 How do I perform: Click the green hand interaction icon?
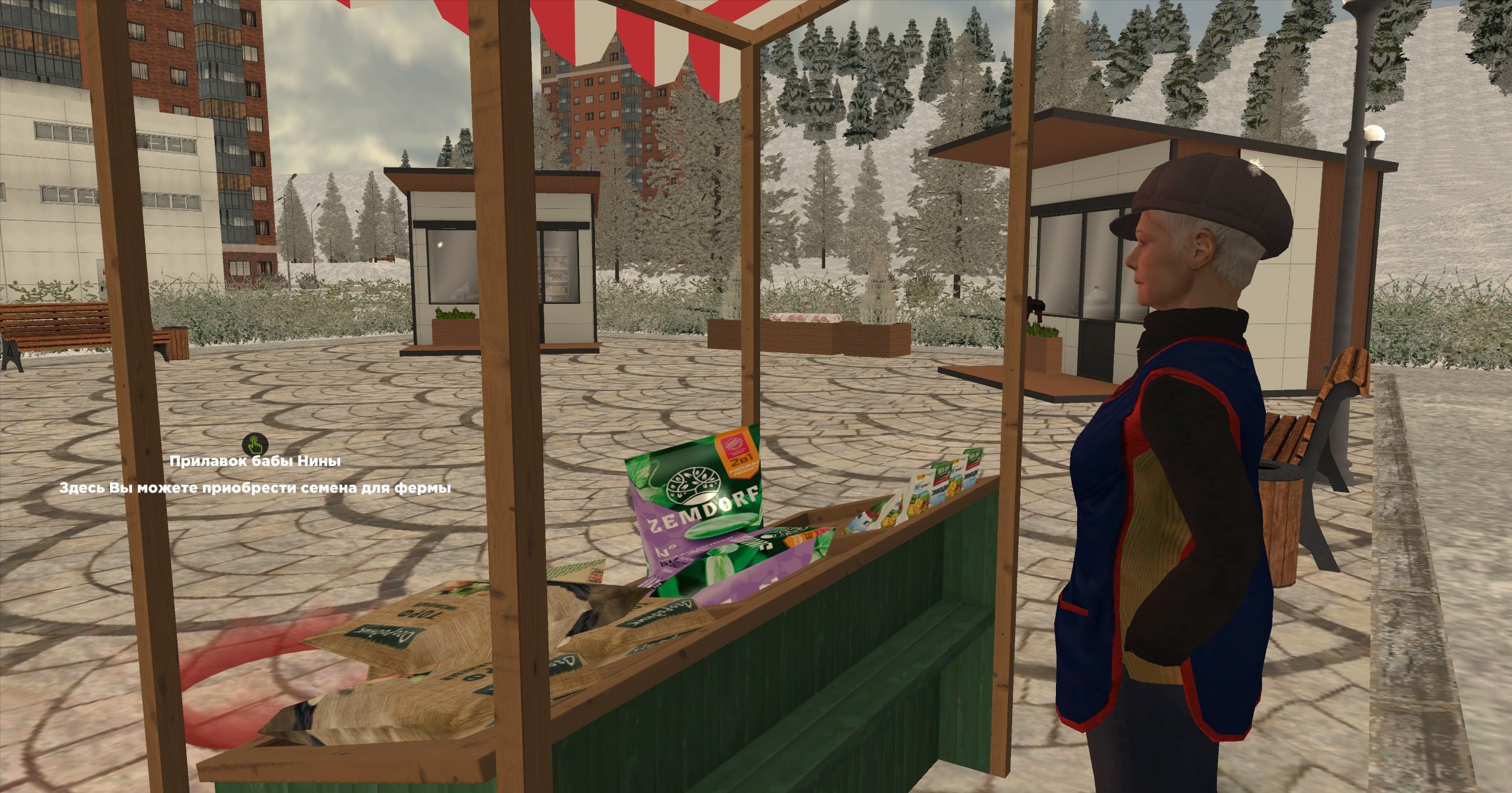[255, 444]
